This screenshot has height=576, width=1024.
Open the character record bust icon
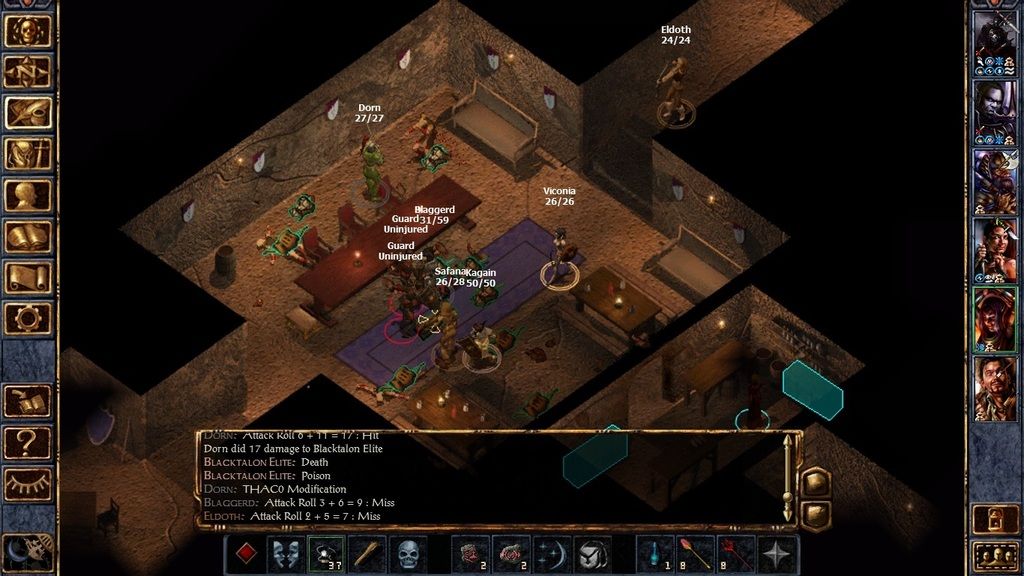pyautogui.click(x=28, y=195)
